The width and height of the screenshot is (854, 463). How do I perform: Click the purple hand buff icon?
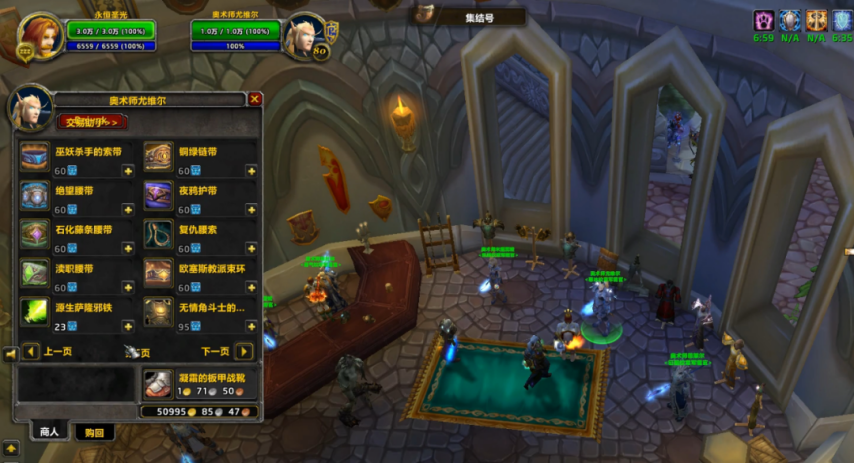pos(764,19)
